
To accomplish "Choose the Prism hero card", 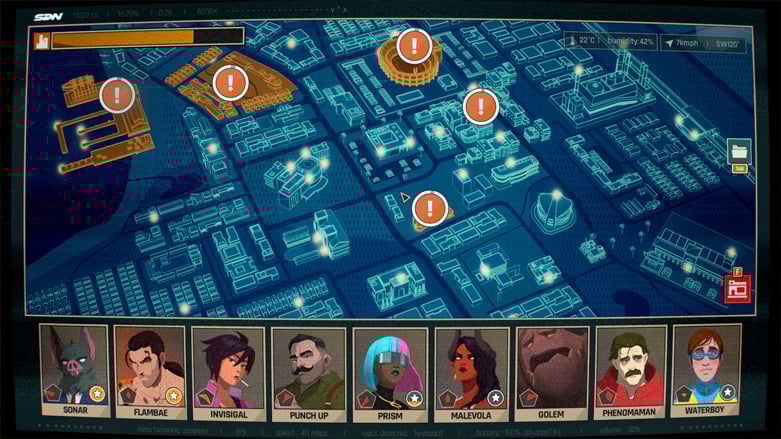I will tap(389, 370).
